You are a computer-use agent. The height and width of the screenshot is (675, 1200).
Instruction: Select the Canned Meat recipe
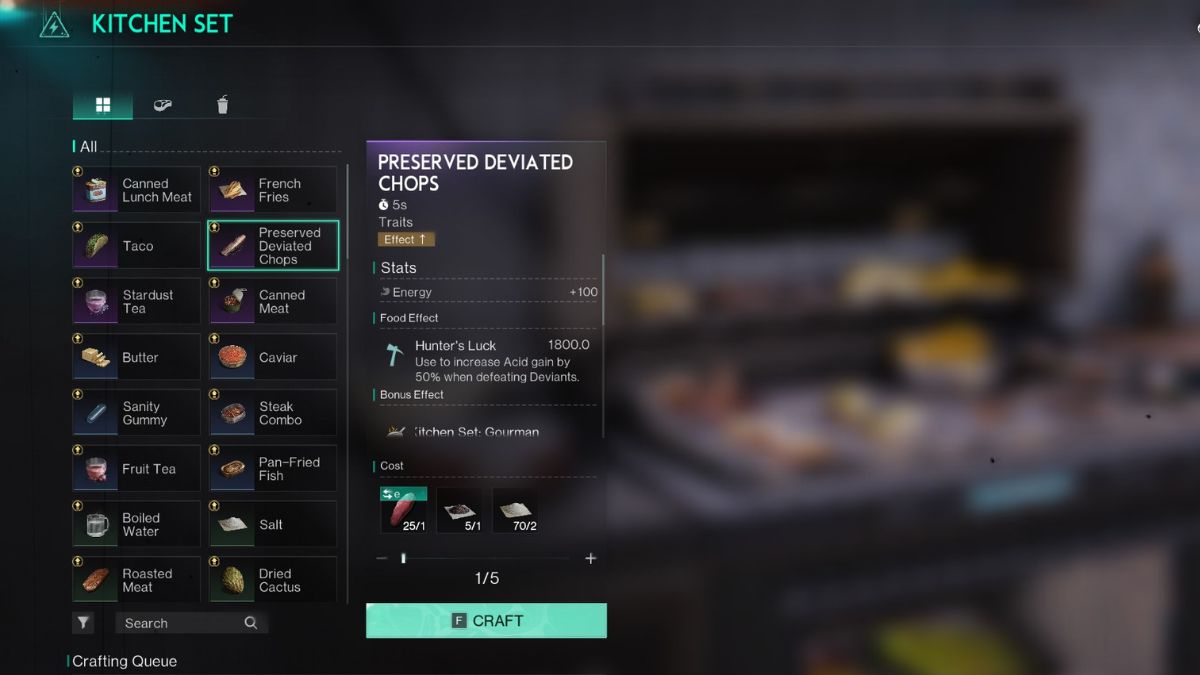[273, 302]
